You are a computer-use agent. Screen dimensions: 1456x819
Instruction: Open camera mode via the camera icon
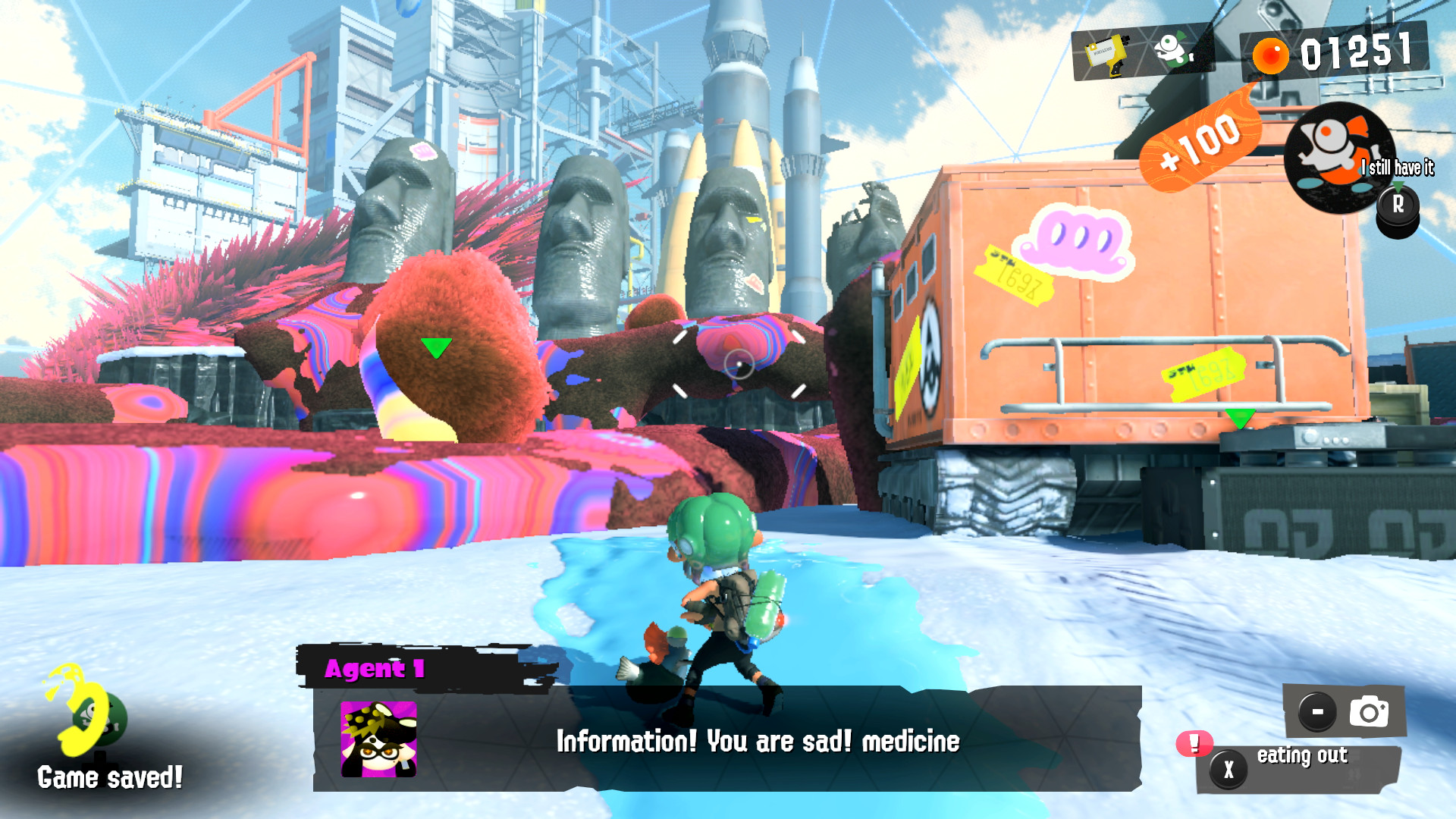(1370, 711)
